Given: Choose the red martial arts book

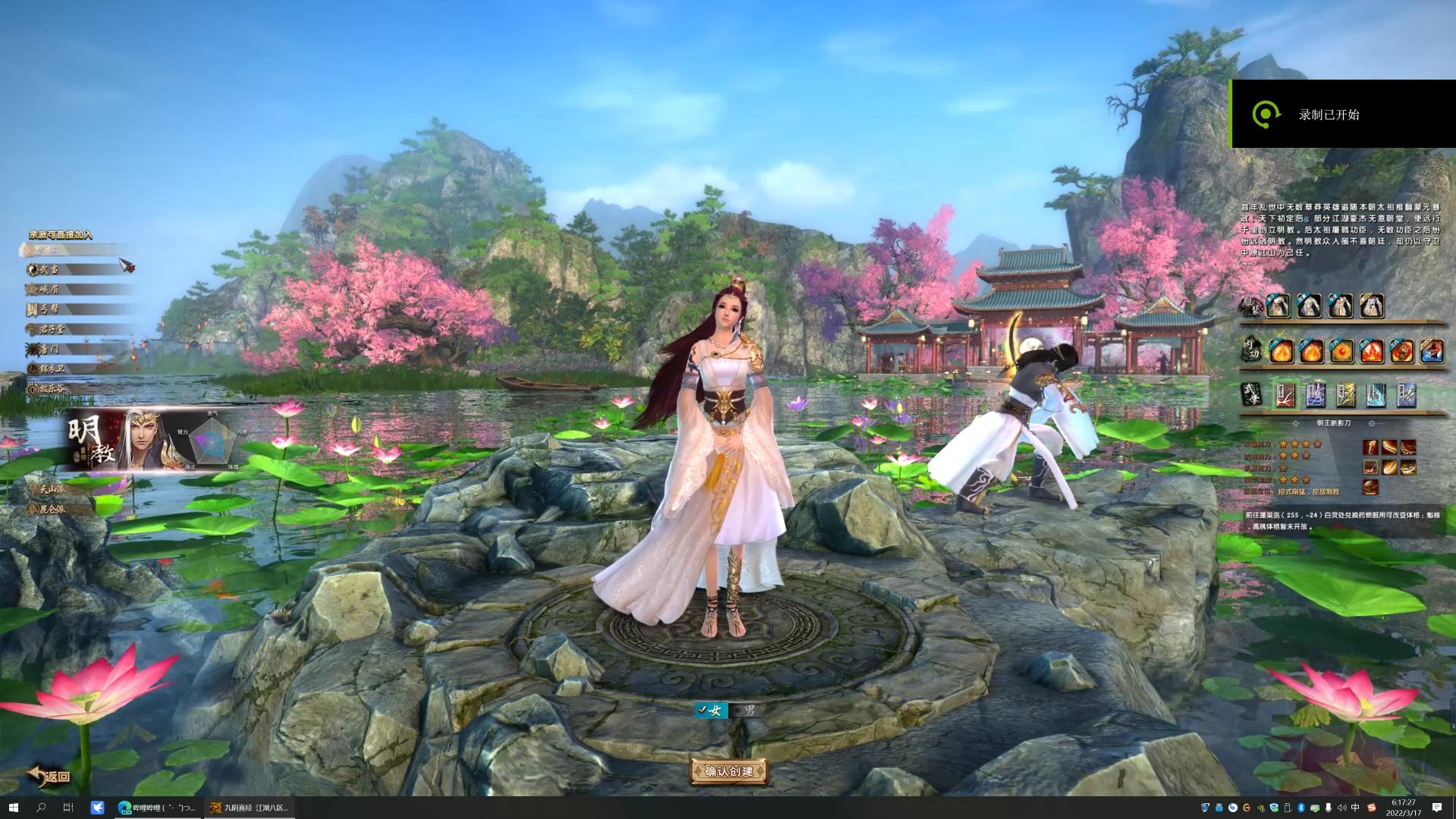Looking at the screenshot, I should tap(1285, 394).
